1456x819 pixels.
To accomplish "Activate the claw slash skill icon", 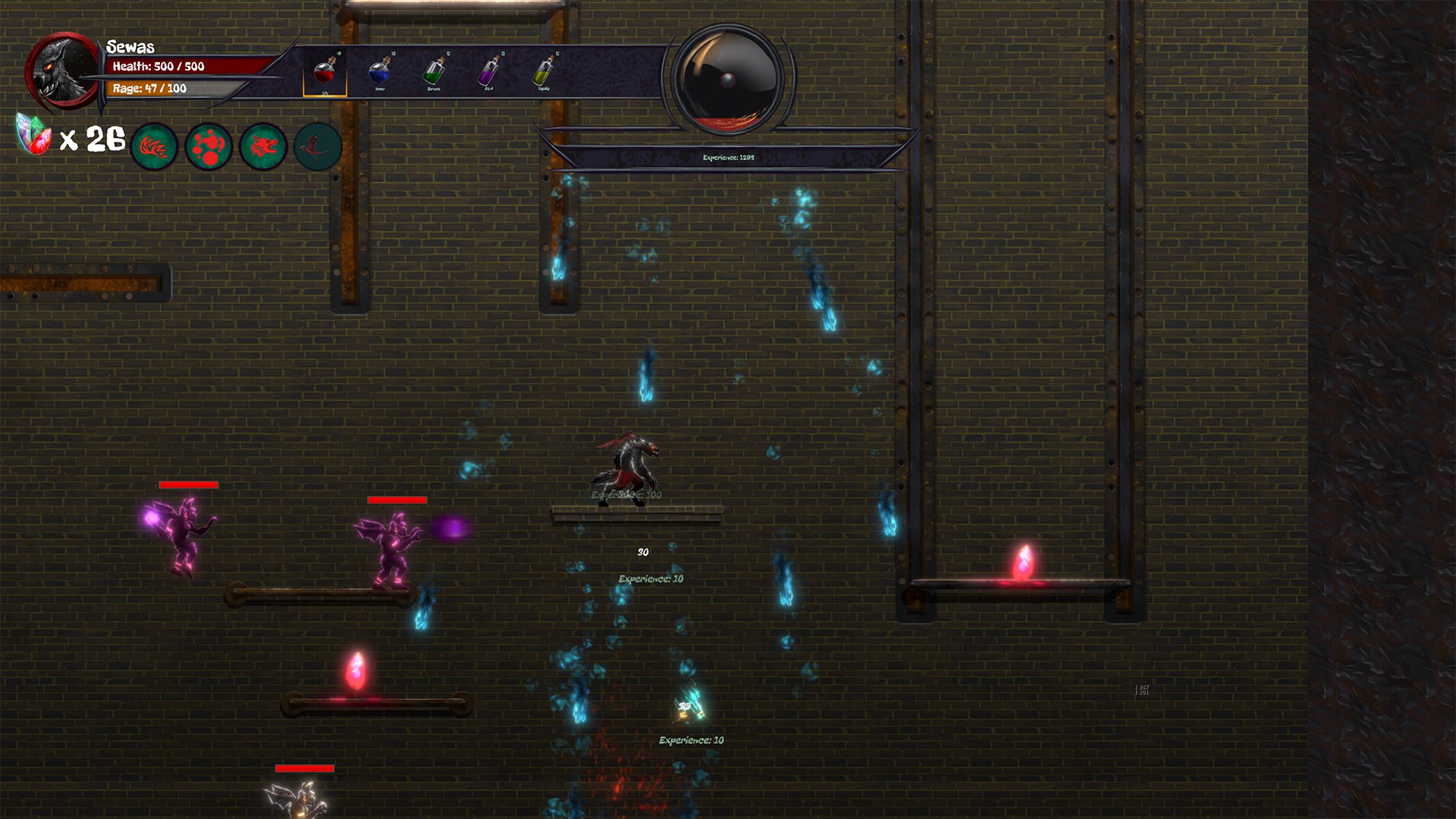I will click(x=155, y=146).
